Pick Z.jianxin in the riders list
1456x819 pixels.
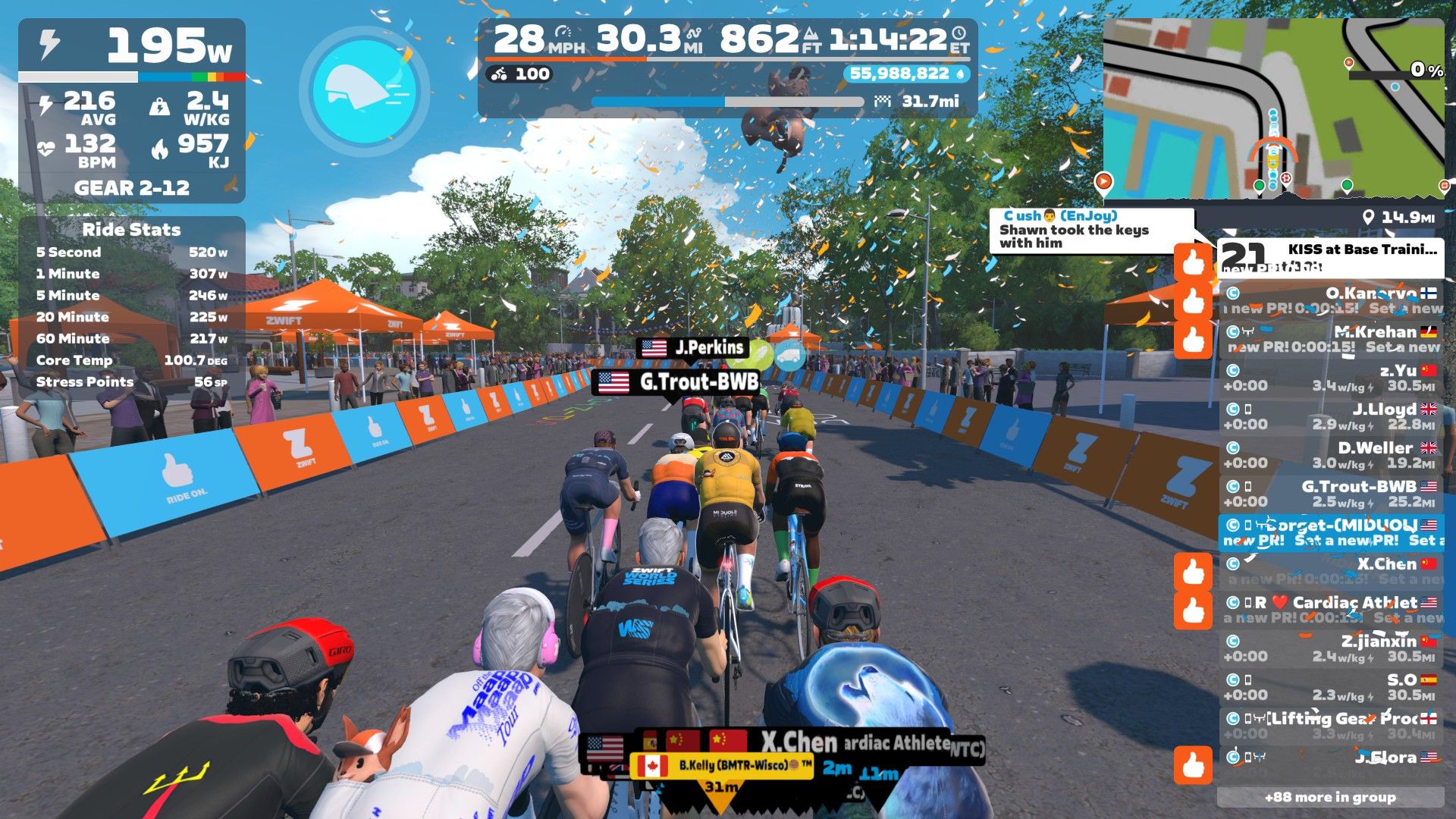1331,649
